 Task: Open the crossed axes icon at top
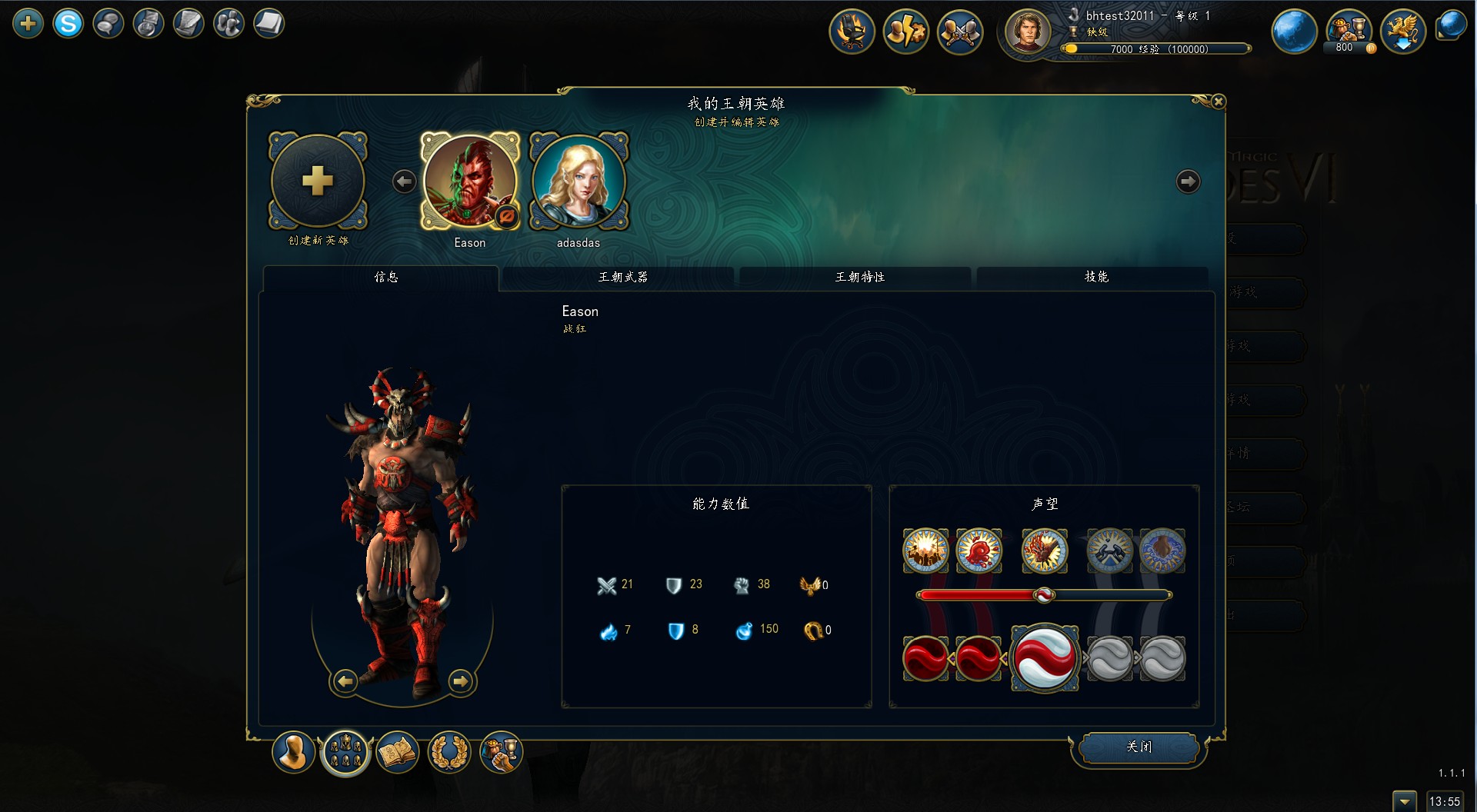959,32
